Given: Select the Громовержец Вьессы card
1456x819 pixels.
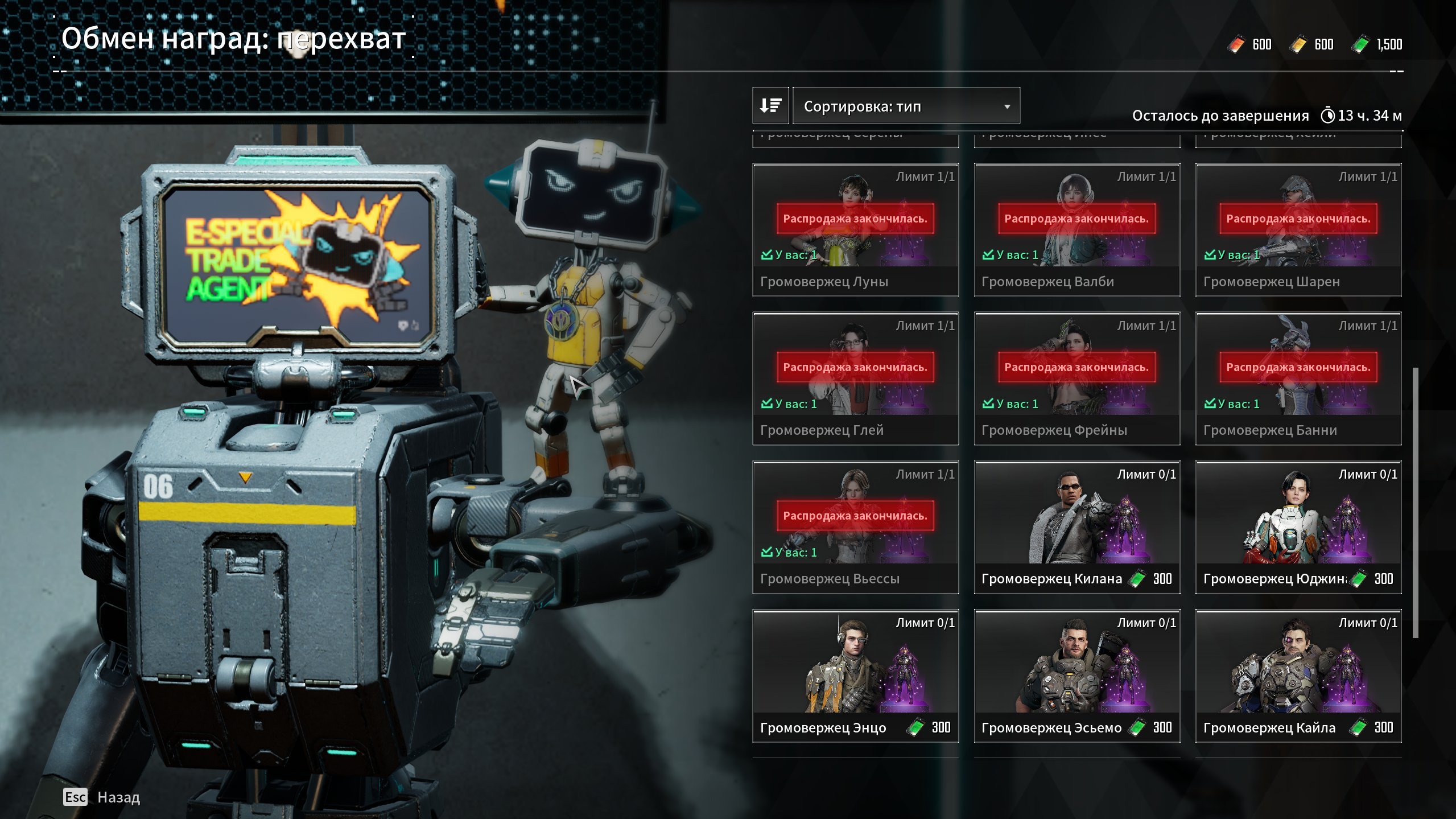Looking at the screenshot, I should [855, 527].
